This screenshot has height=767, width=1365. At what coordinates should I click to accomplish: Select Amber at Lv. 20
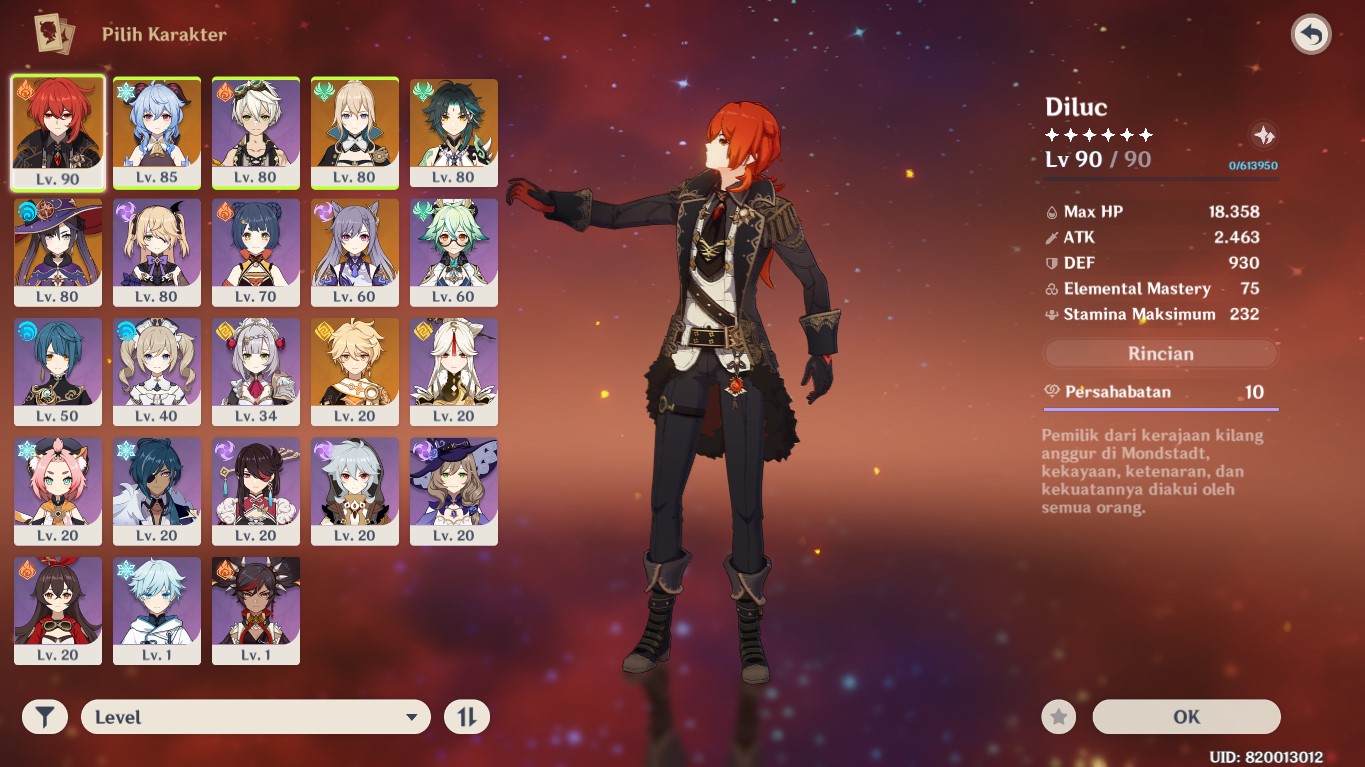(x=58, y=610)
